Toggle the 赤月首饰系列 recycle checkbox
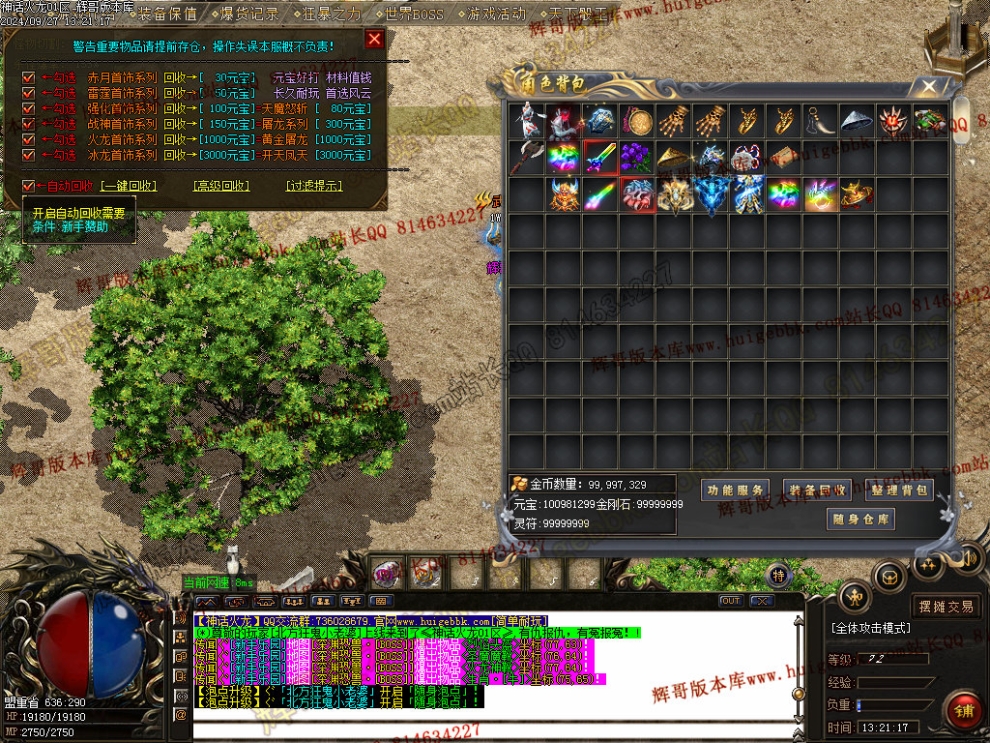 pyautogui.click(x=28, y=78)
